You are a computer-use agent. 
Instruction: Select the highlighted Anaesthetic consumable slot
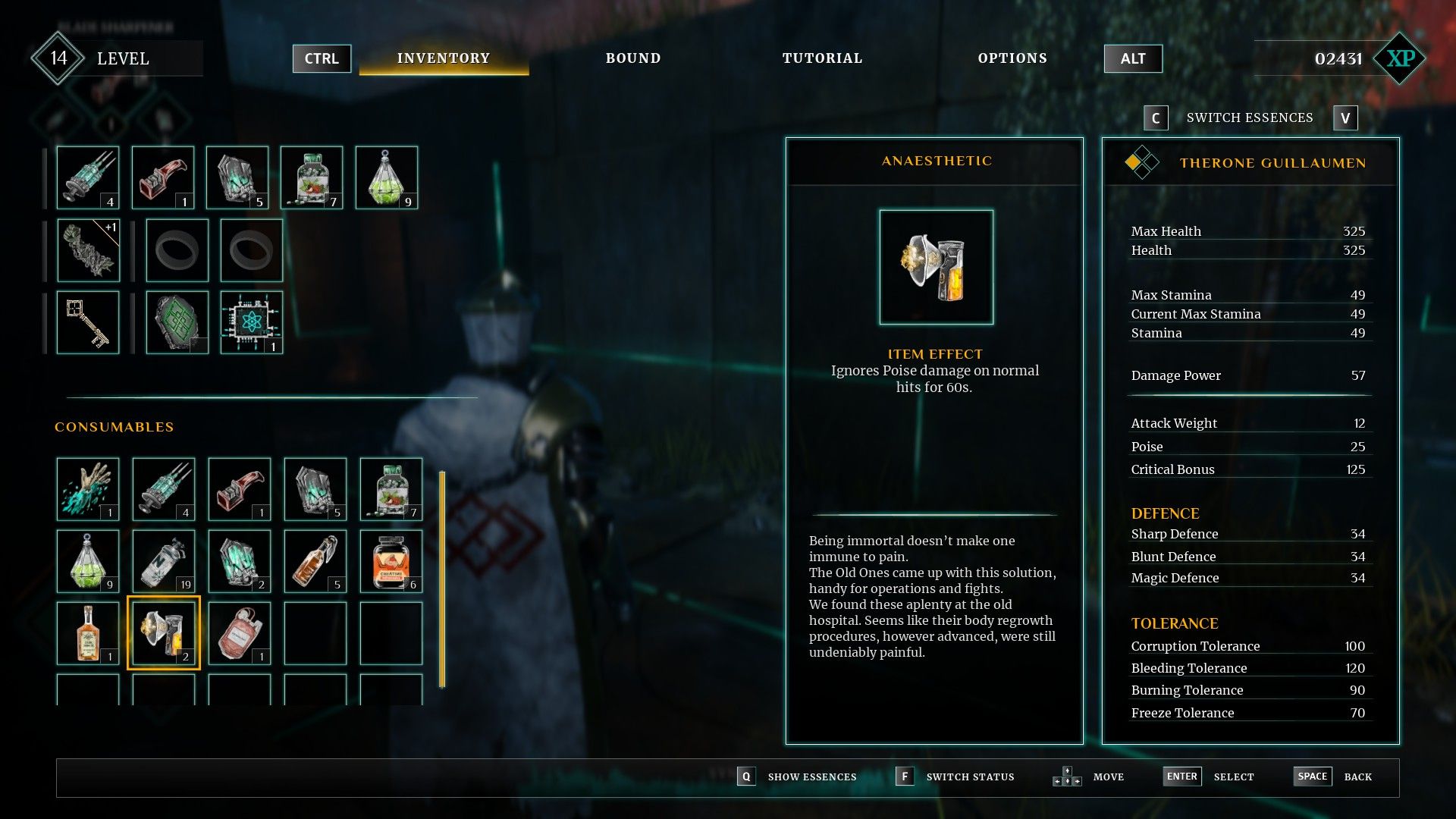164,633
